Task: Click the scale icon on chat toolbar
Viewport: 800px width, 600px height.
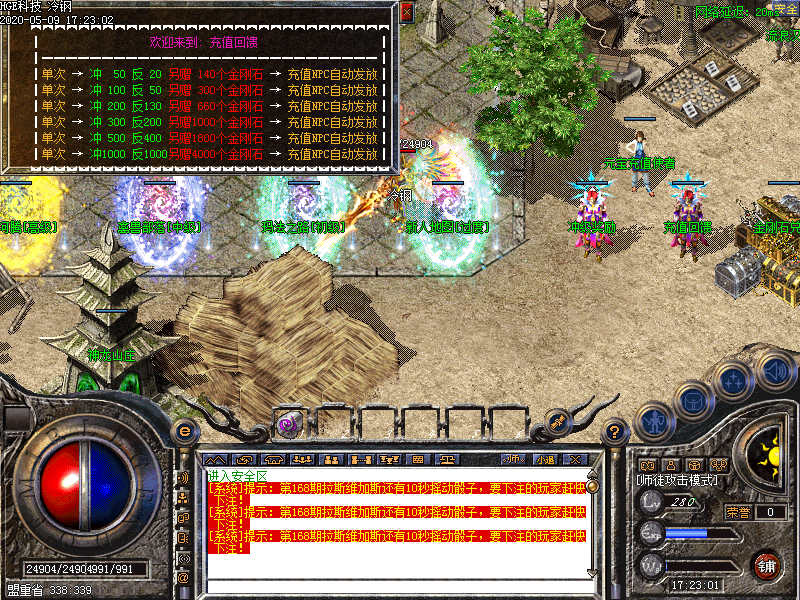Action: tap(450, 459)
